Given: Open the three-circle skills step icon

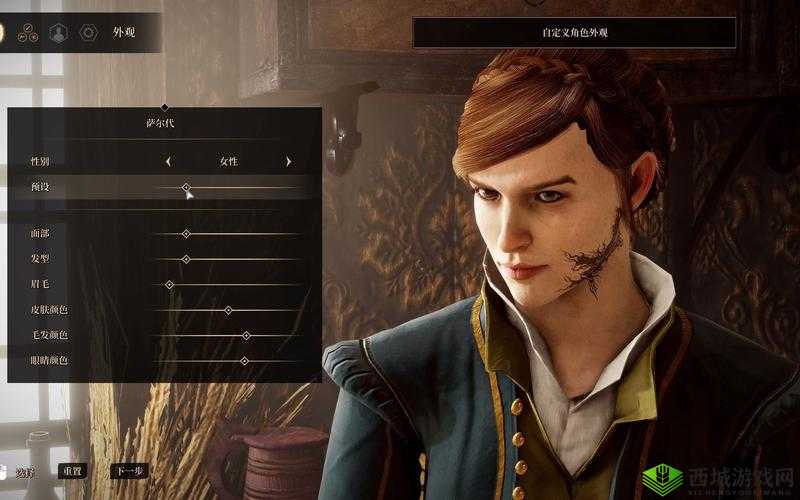Looking at the screenshot, I should (x=30, y=33).
